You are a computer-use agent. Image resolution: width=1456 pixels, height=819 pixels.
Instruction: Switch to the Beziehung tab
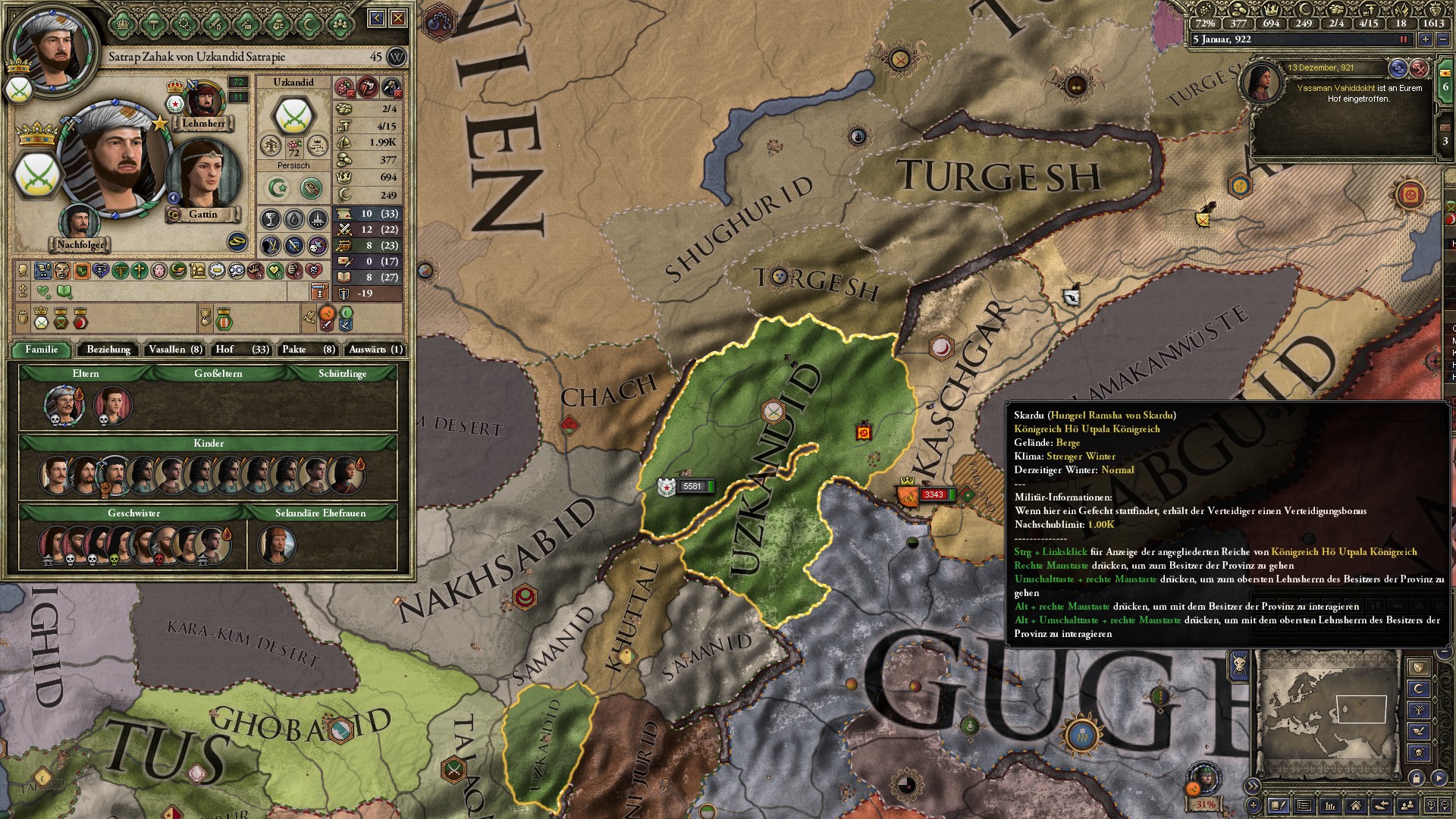(108, 350)
